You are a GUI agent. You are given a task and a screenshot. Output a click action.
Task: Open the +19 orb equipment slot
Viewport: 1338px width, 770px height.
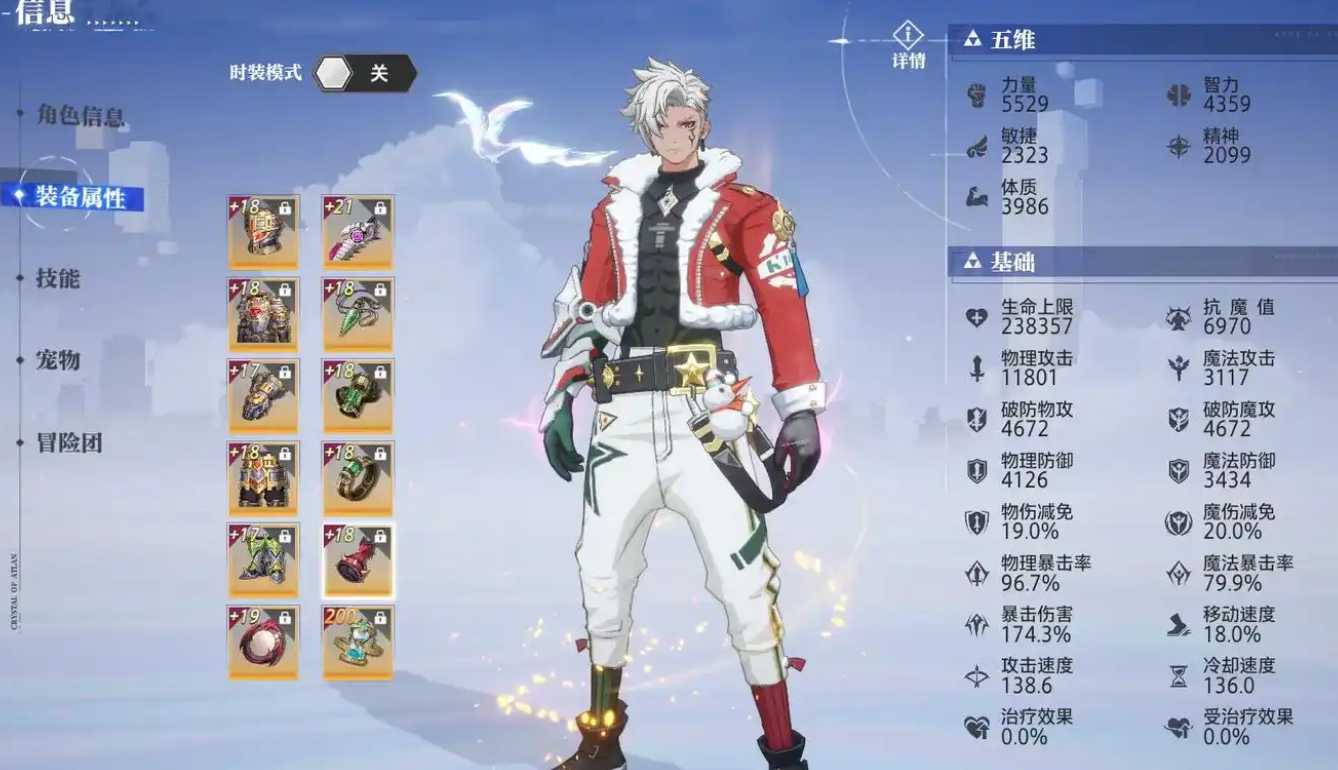[x=263, y=640]
